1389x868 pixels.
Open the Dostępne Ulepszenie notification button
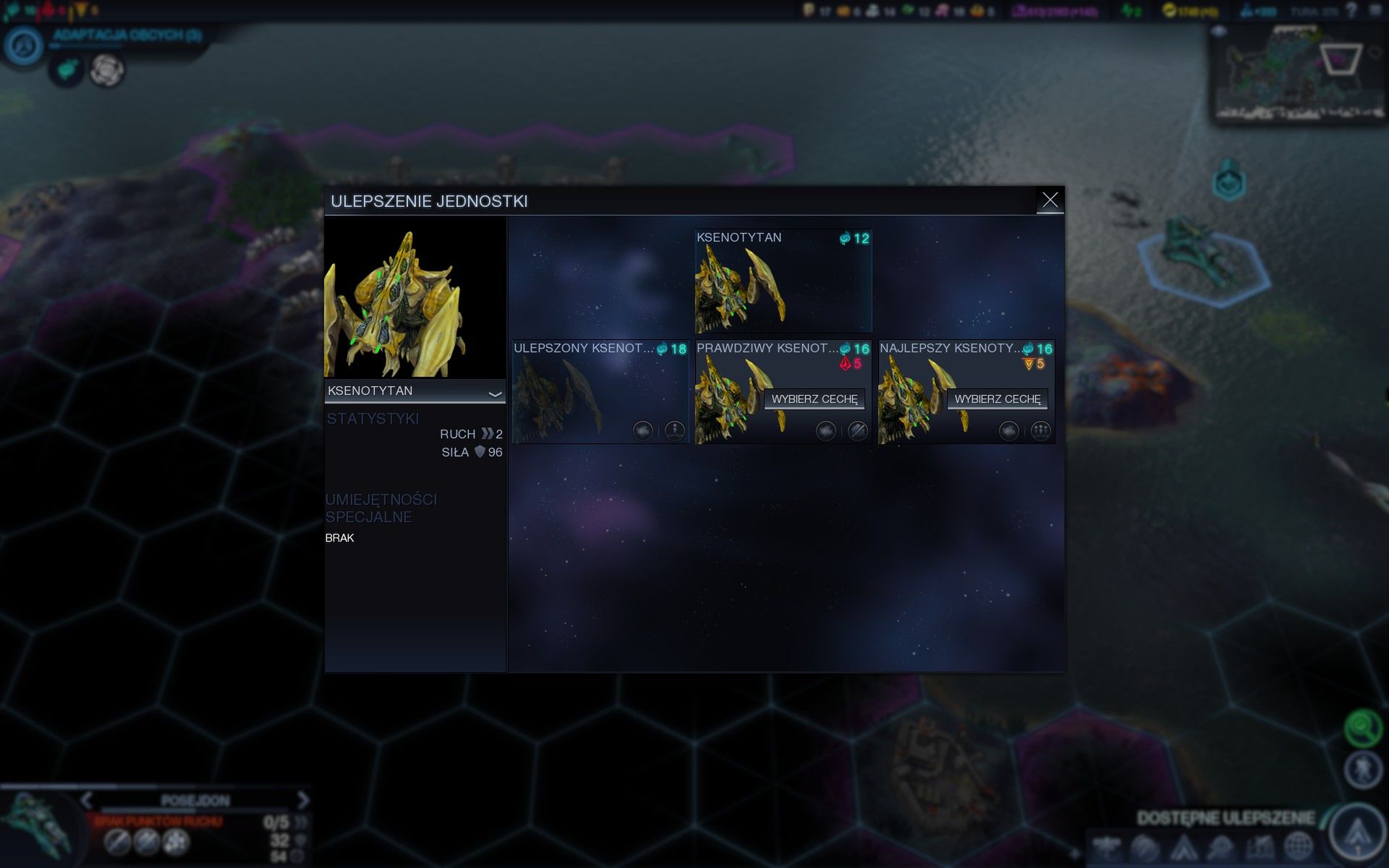(x=1357, y=831)
